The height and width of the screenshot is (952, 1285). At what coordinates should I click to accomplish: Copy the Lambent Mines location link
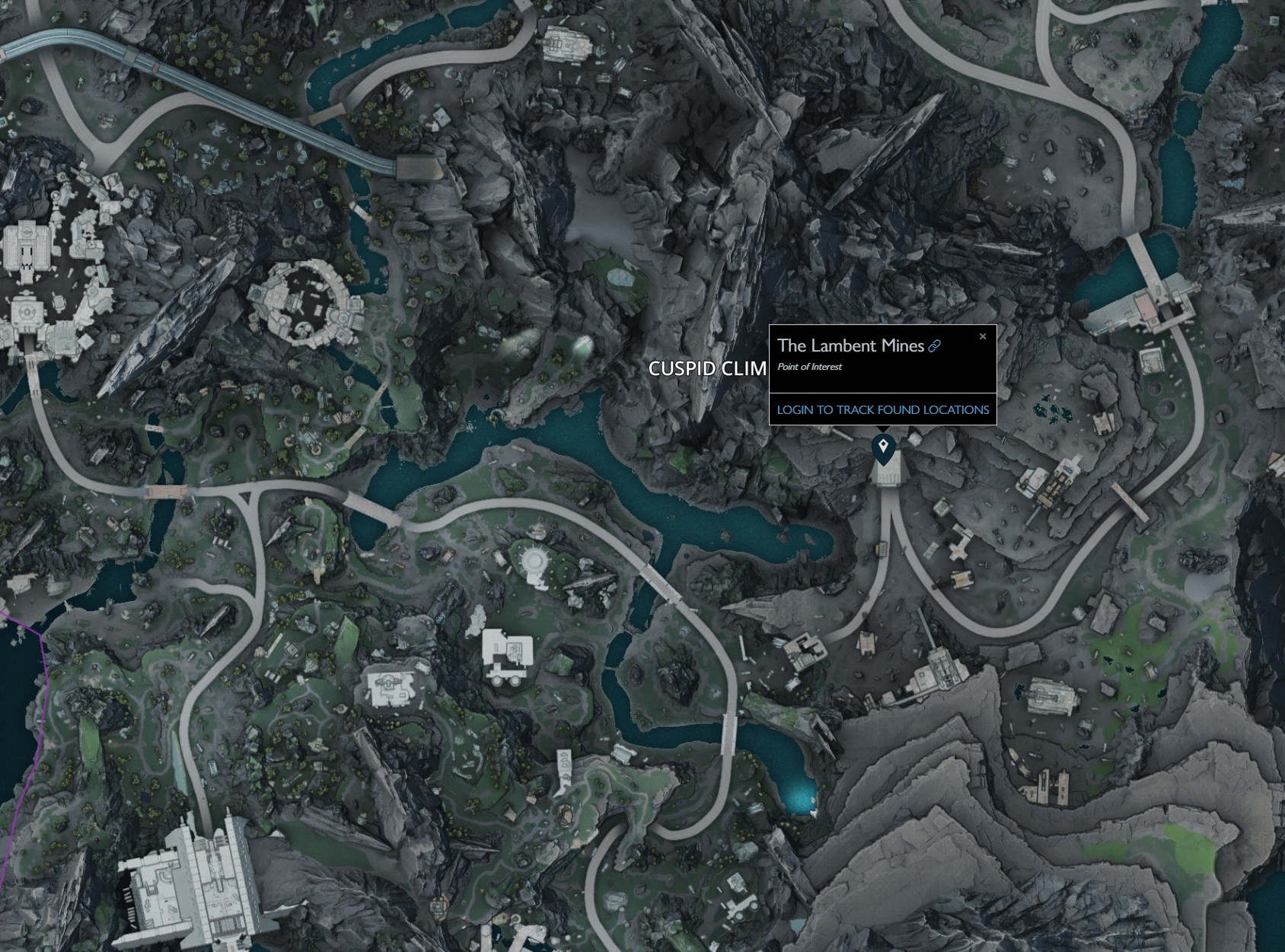[934, 346]
